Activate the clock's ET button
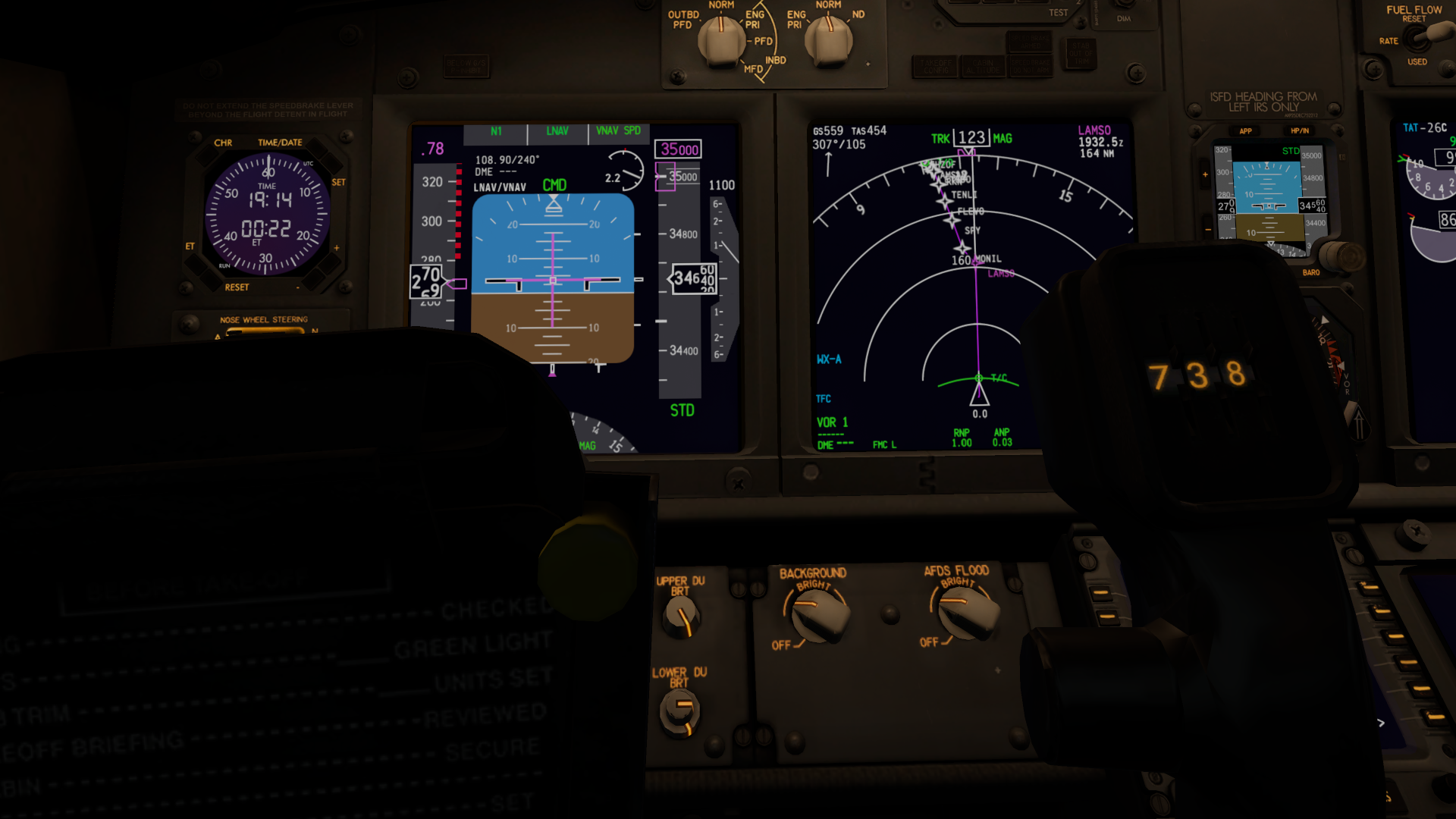 [x=194, y=262]
